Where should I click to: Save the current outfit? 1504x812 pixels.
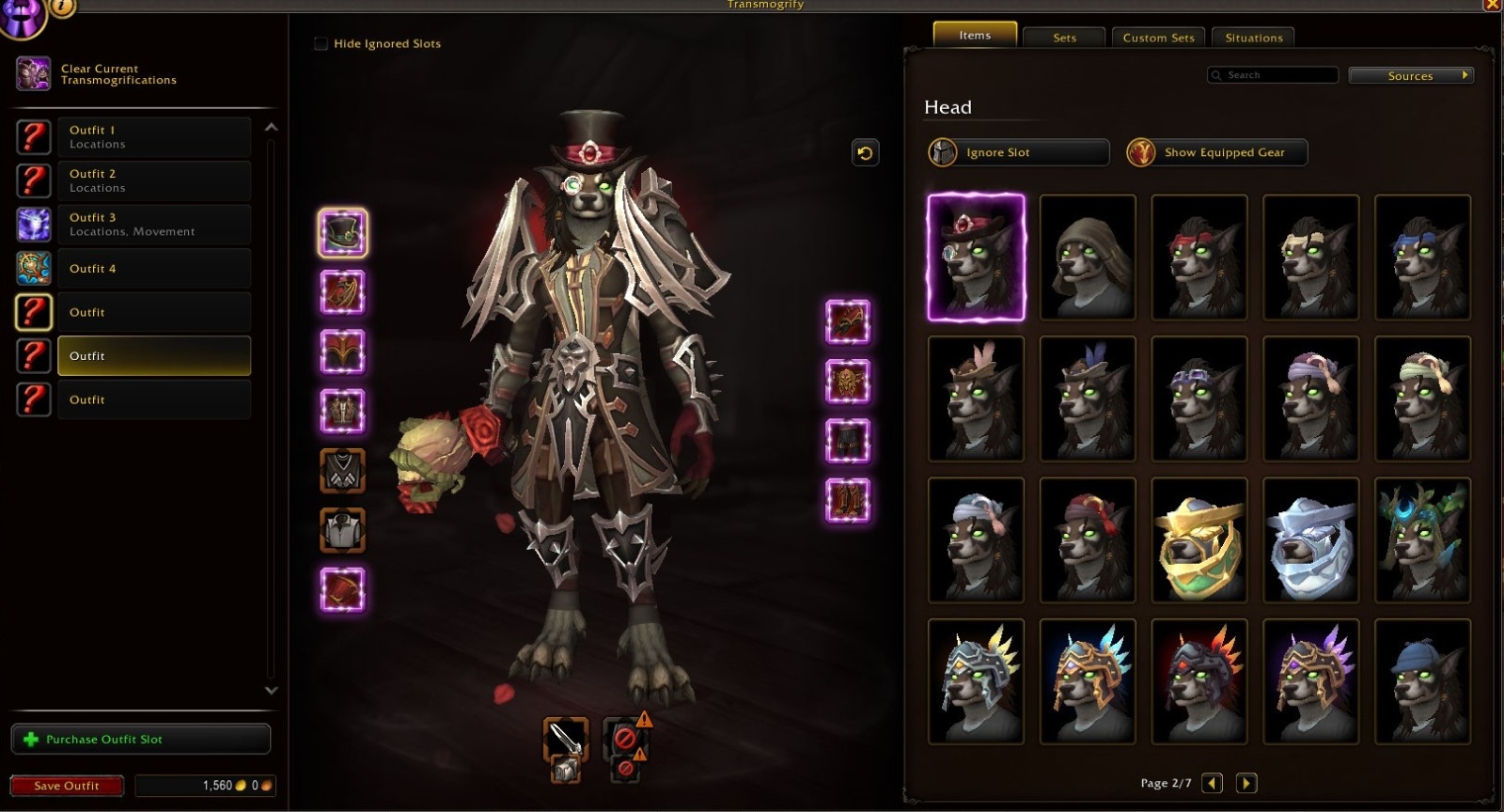[66, 786]
